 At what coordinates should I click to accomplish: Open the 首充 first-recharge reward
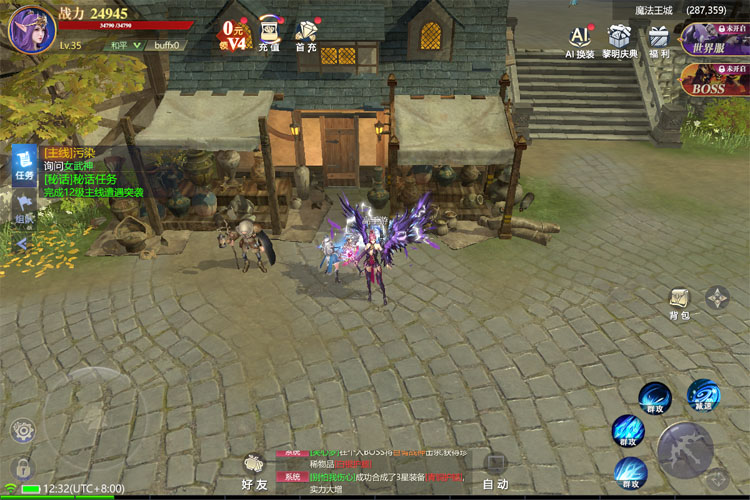[306, 33]
